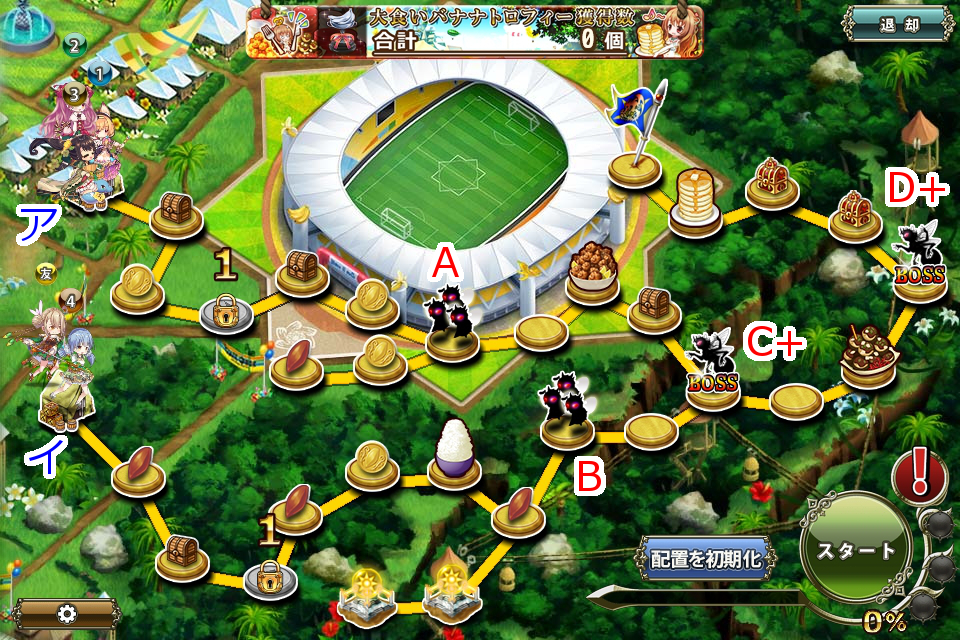Select the blue flag goal node

[x=637, y=140]
